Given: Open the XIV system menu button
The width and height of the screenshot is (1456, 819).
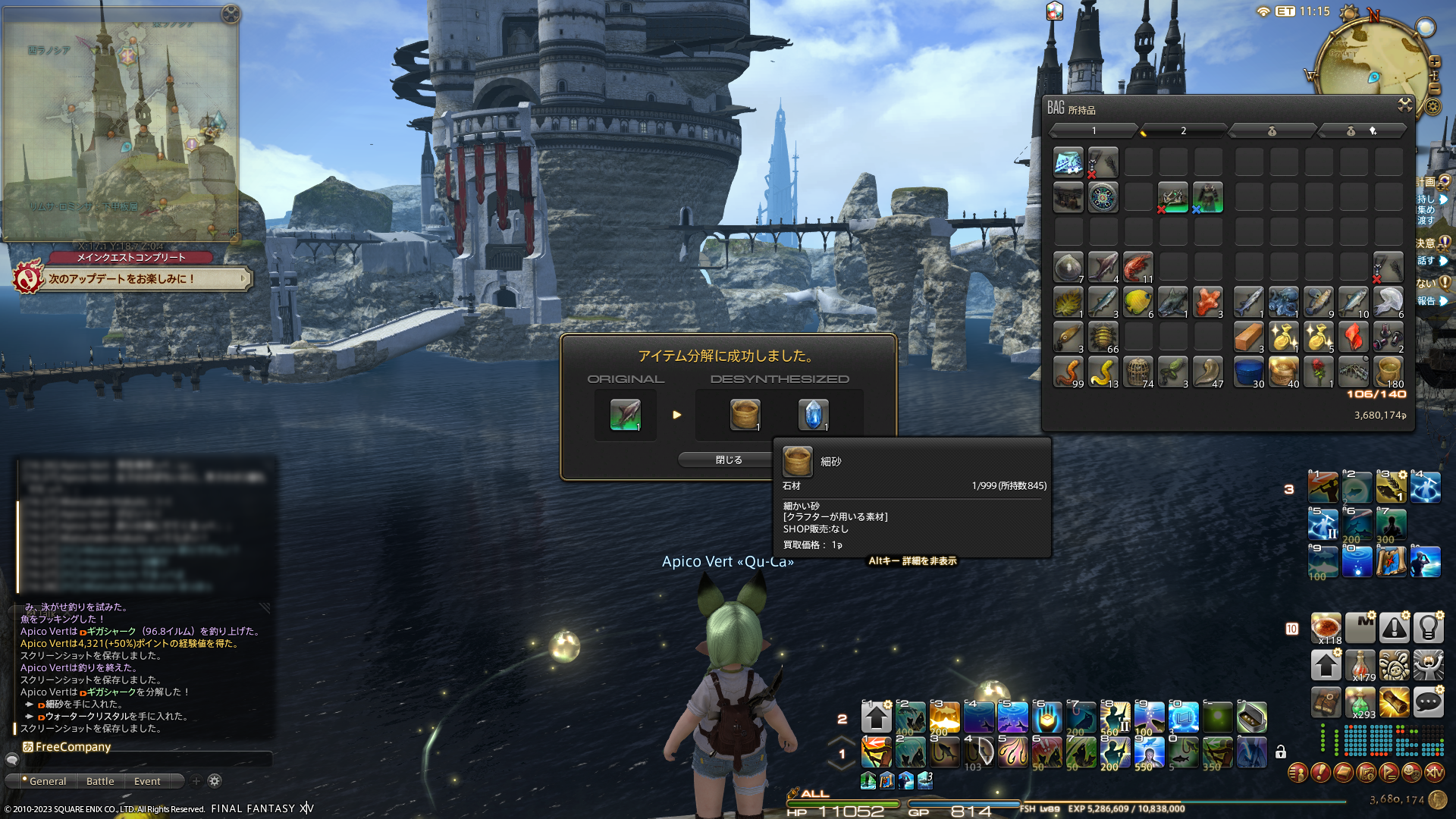Looking at the screenshot, I should [x=1434, y=773].
